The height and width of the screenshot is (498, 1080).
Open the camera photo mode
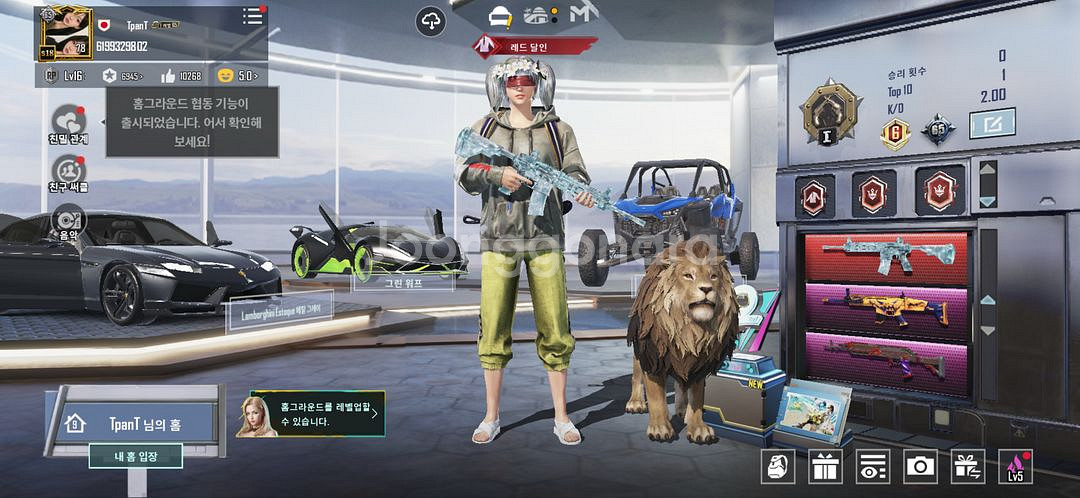click(x=920, y=466)
